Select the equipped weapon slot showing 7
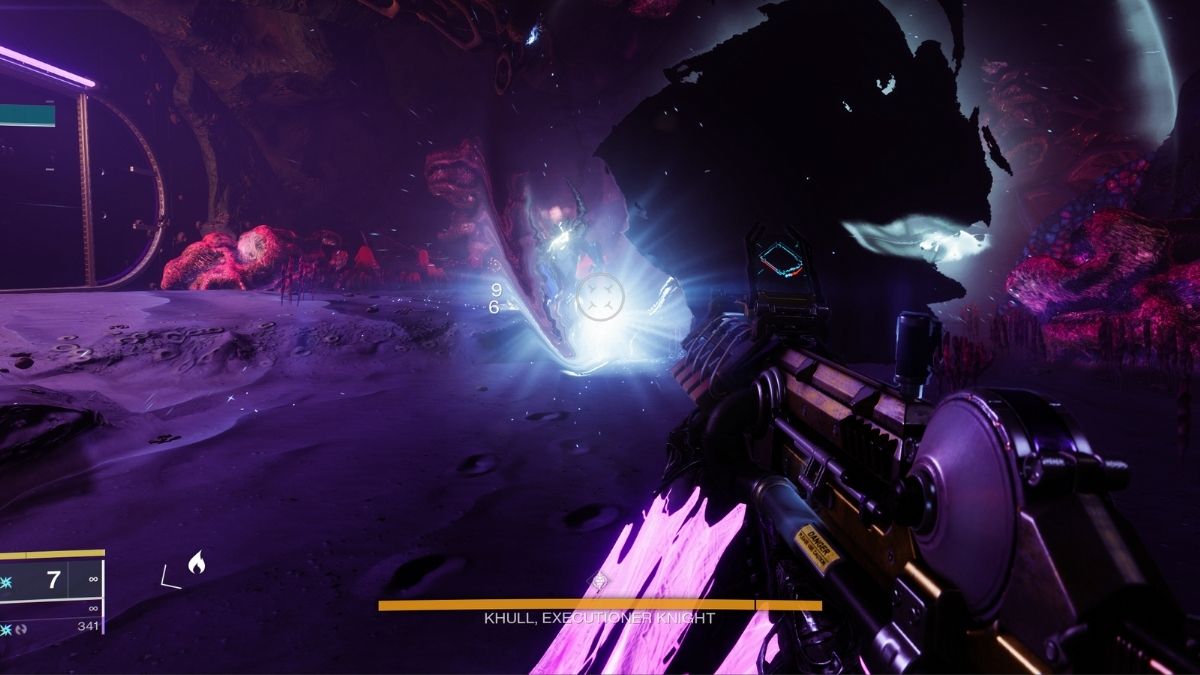The height and width of the screenshot is (675, 1200). [x=52, y=580]
